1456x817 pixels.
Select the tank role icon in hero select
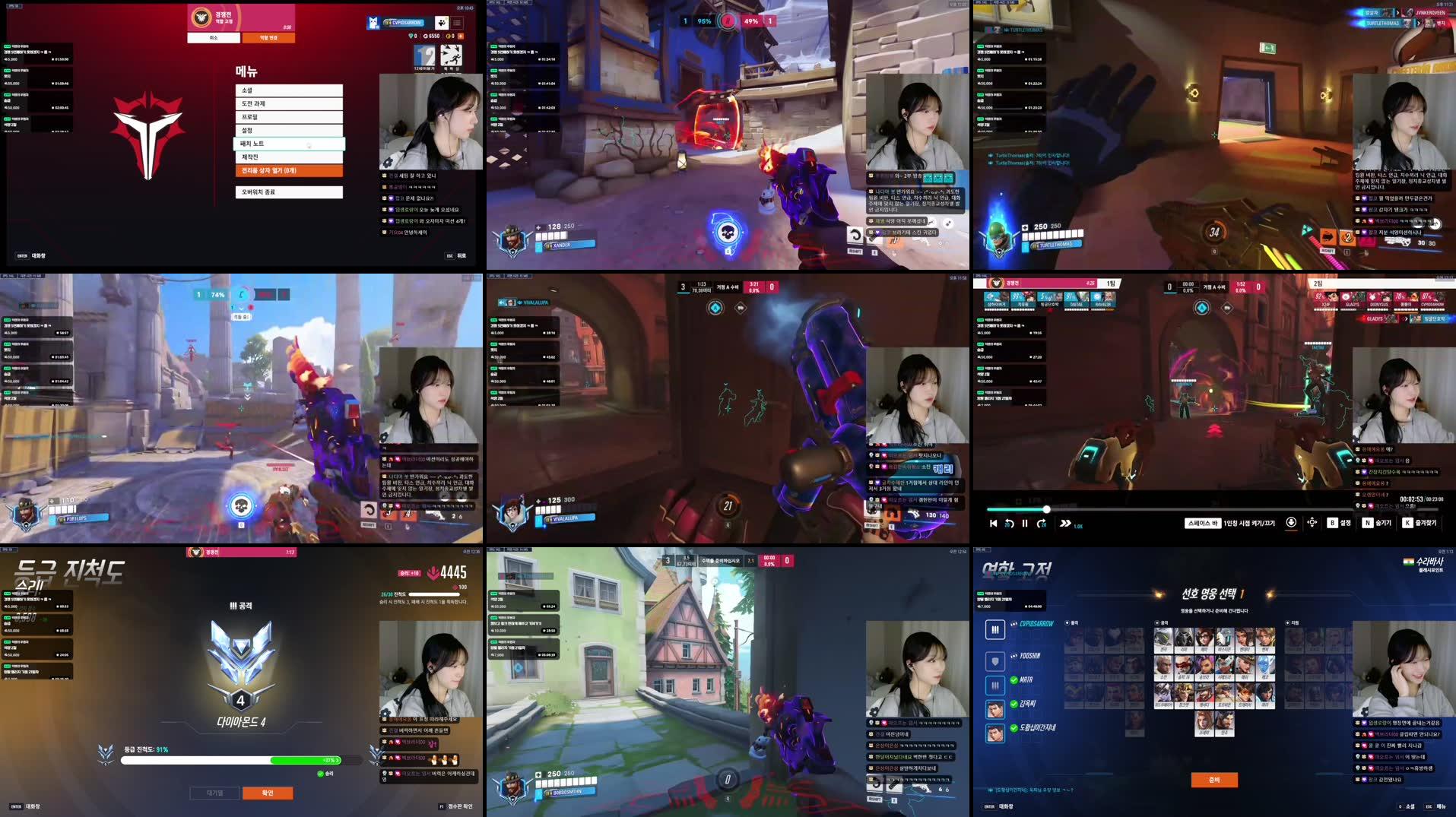[x=995, y=660]
